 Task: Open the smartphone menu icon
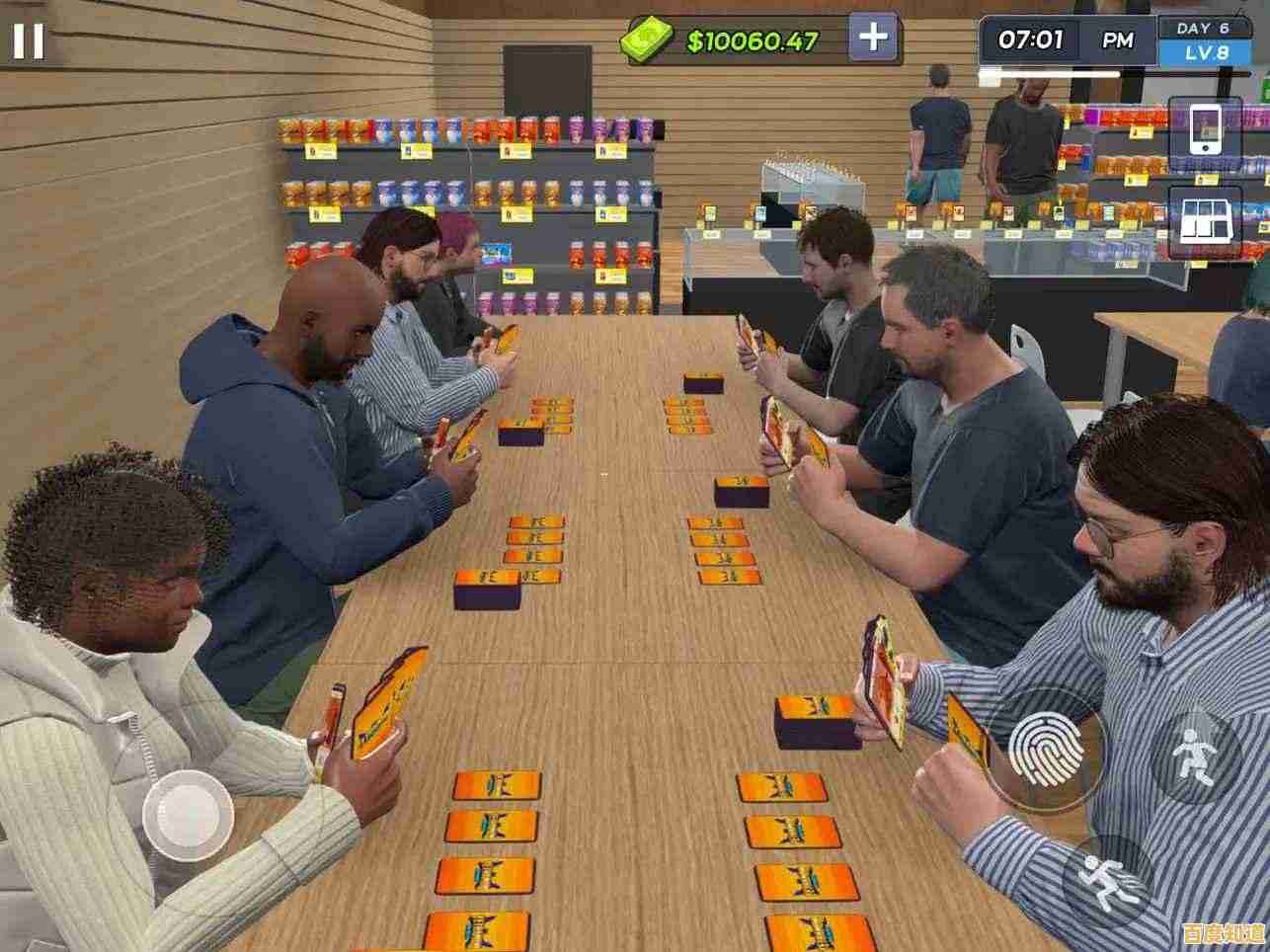click(1204, 127)
